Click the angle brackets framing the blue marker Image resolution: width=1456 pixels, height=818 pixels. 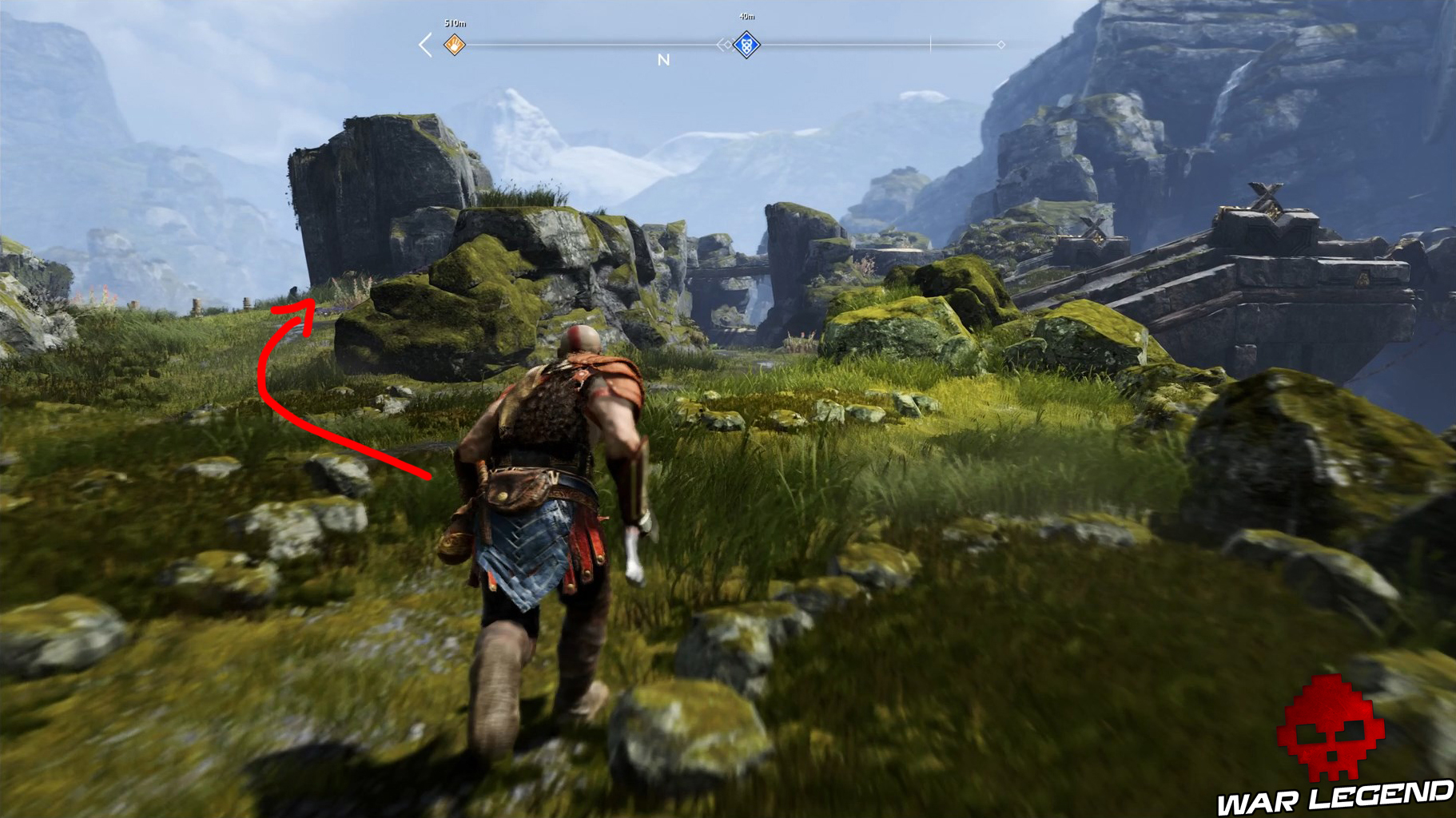723,43
